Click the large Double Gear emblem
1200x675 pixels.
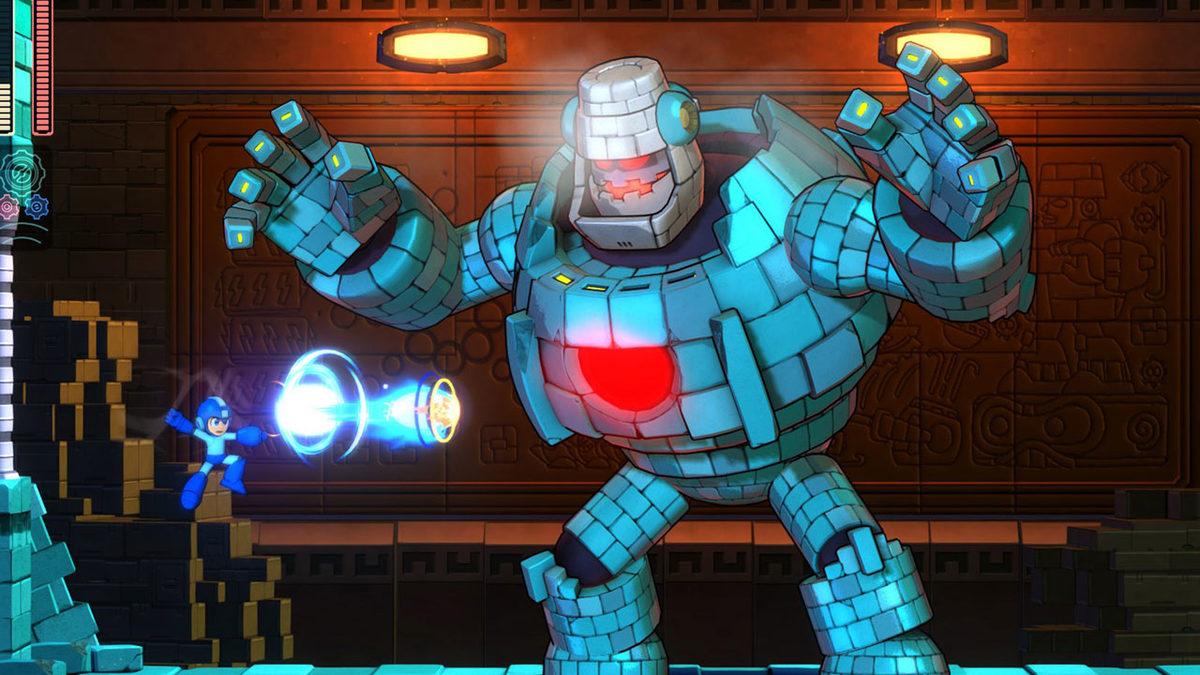(22, 173)
